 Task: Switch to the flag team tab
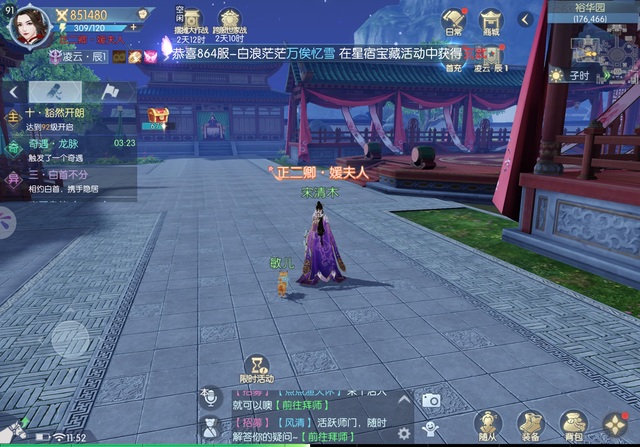[108, 91]
